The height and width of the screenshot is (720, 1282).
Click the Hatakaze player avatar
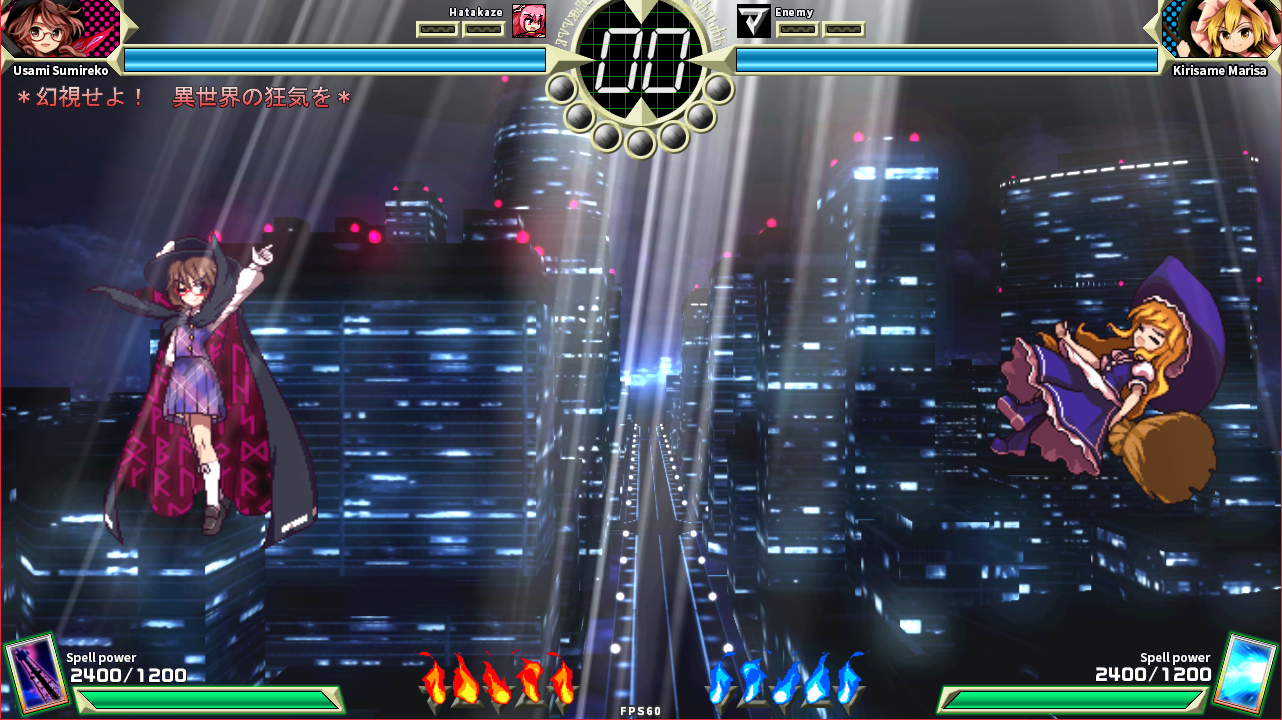528,21
